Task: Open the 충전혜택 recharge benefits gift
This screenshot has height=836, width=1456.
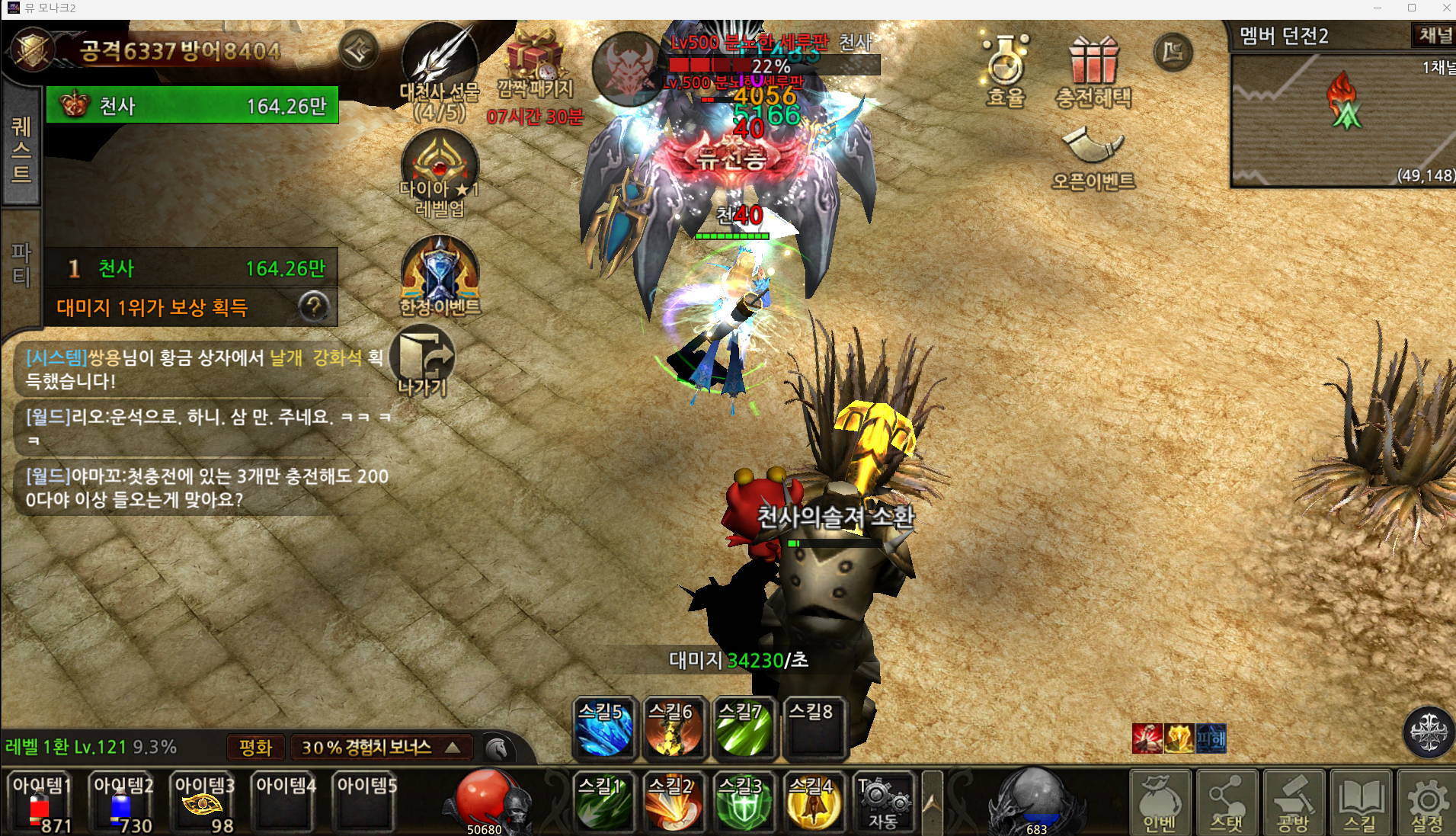Action: [1093, 70]
